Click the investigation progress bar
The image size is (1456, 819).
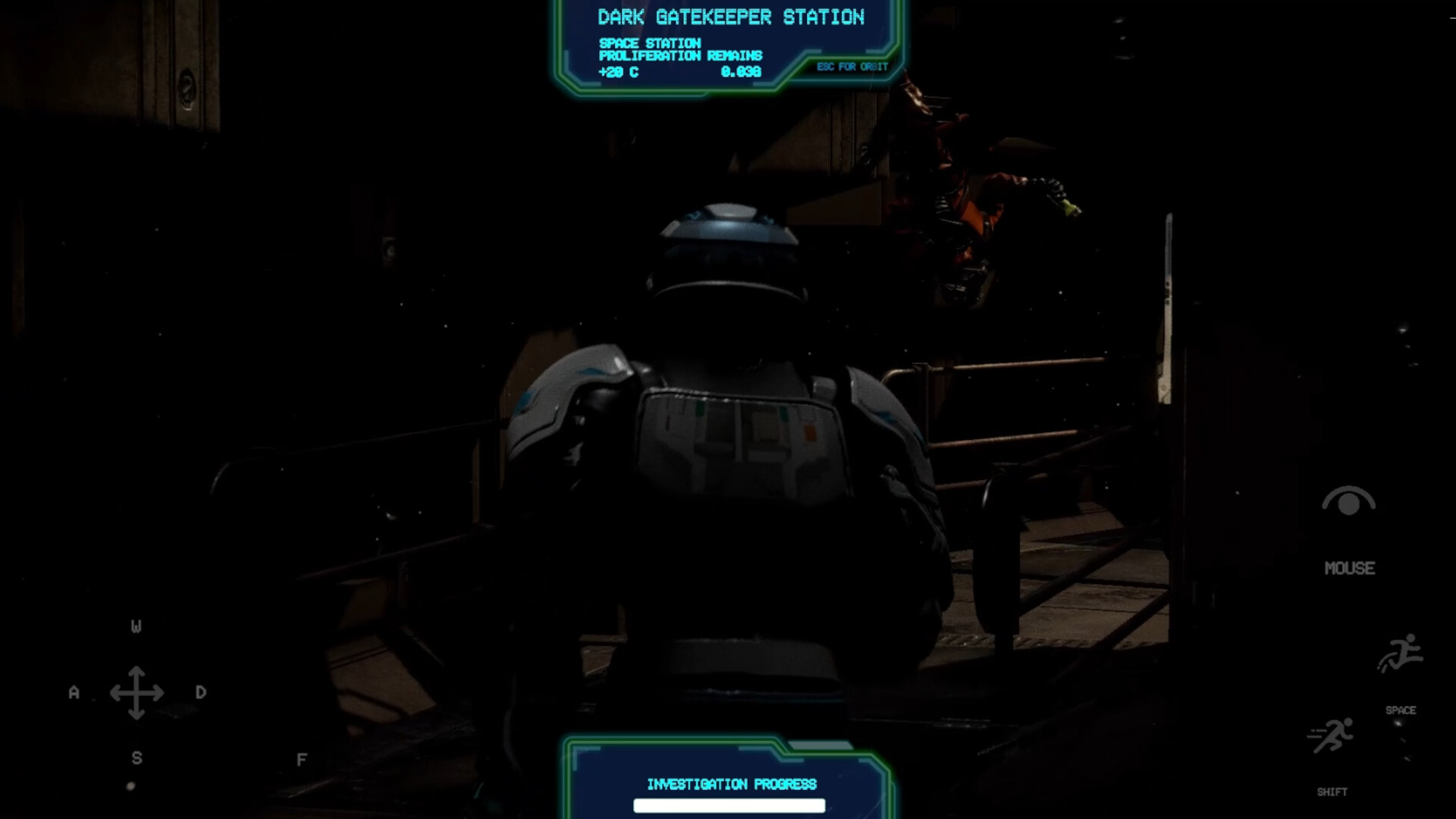[730, 806]
